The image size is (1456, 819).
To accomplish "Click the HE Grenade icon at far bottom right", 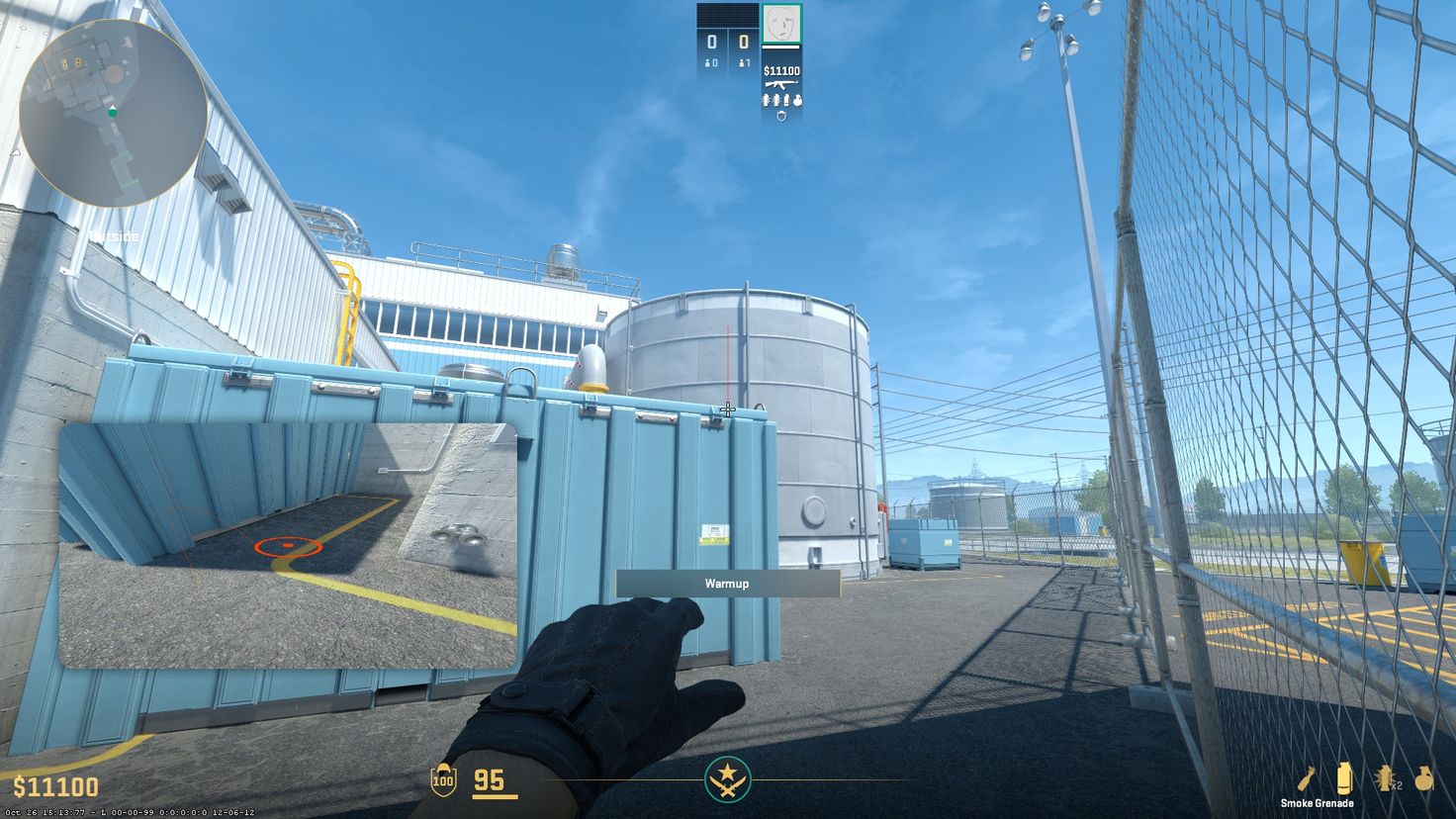I will (x=1422, y=777).
